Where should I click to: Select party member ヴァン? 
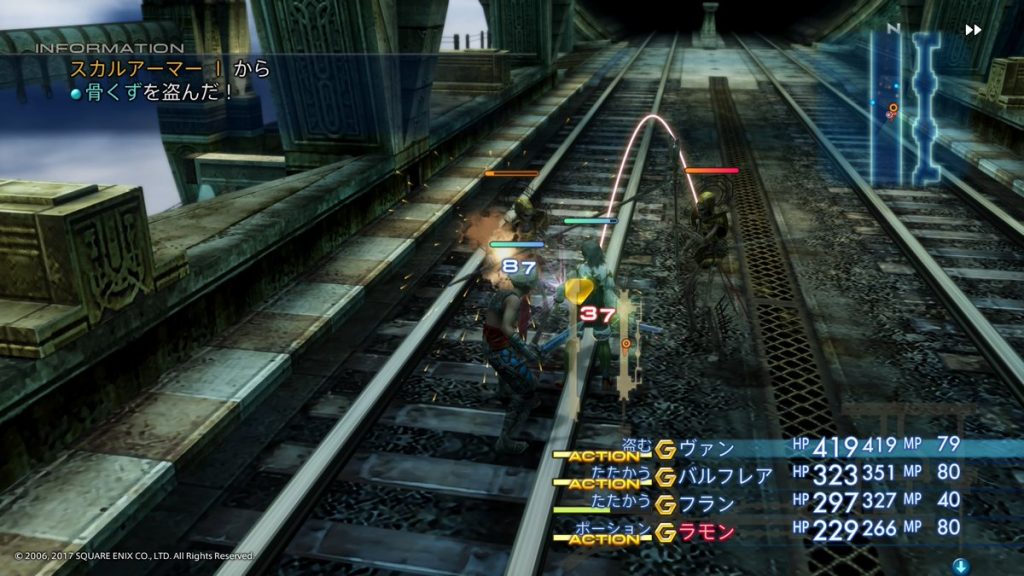706,448
